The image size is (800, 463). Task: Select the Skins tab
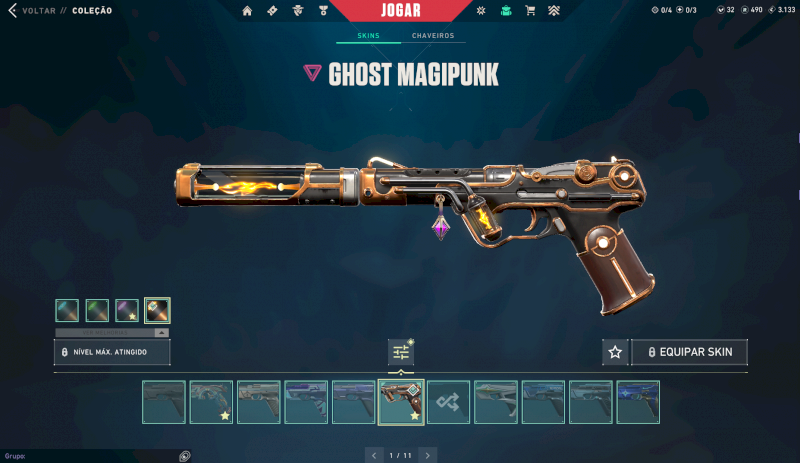tap(368, 36)
